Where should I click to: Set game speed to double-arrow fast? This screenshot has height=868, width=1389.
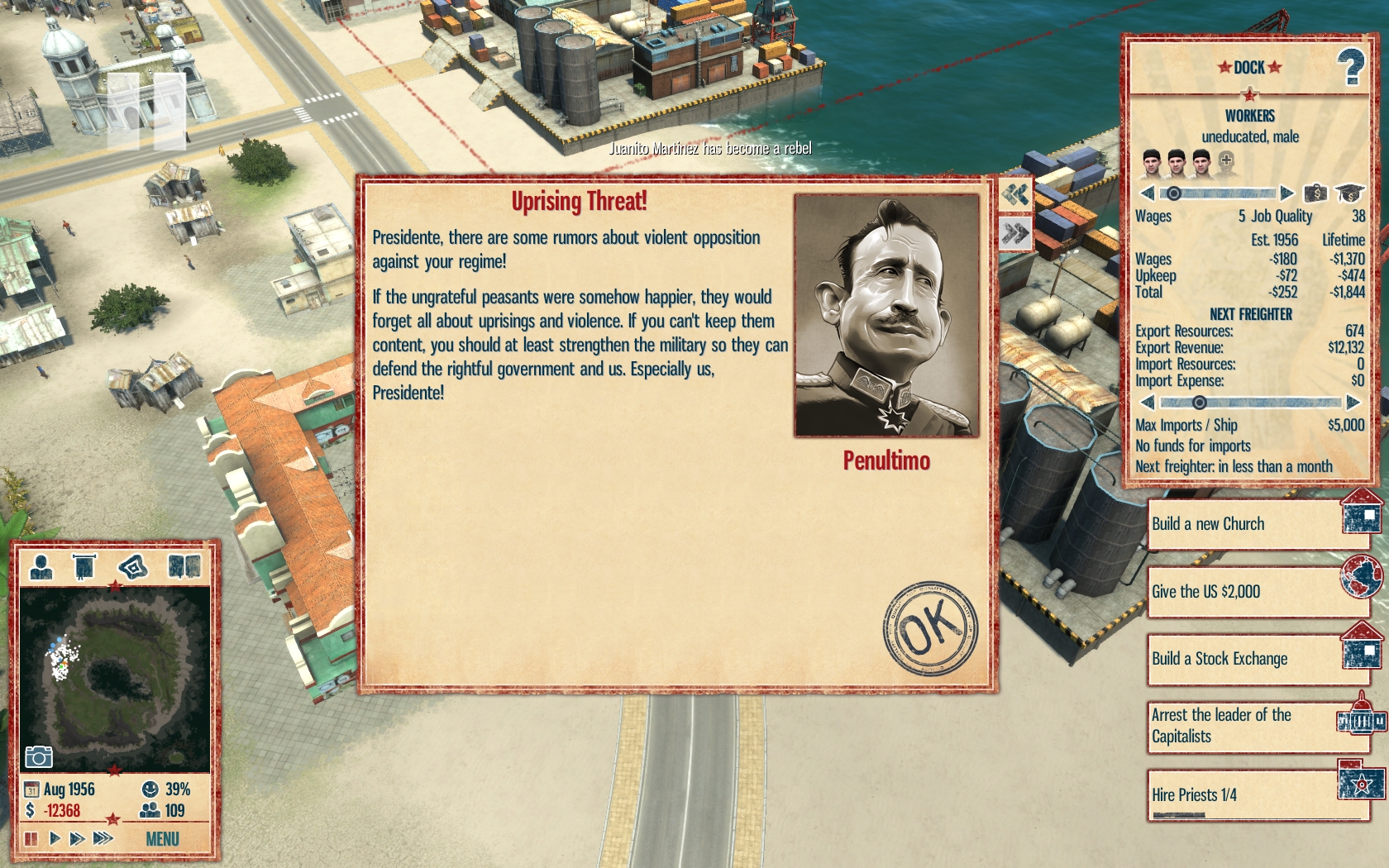click(x=77, y=838)
